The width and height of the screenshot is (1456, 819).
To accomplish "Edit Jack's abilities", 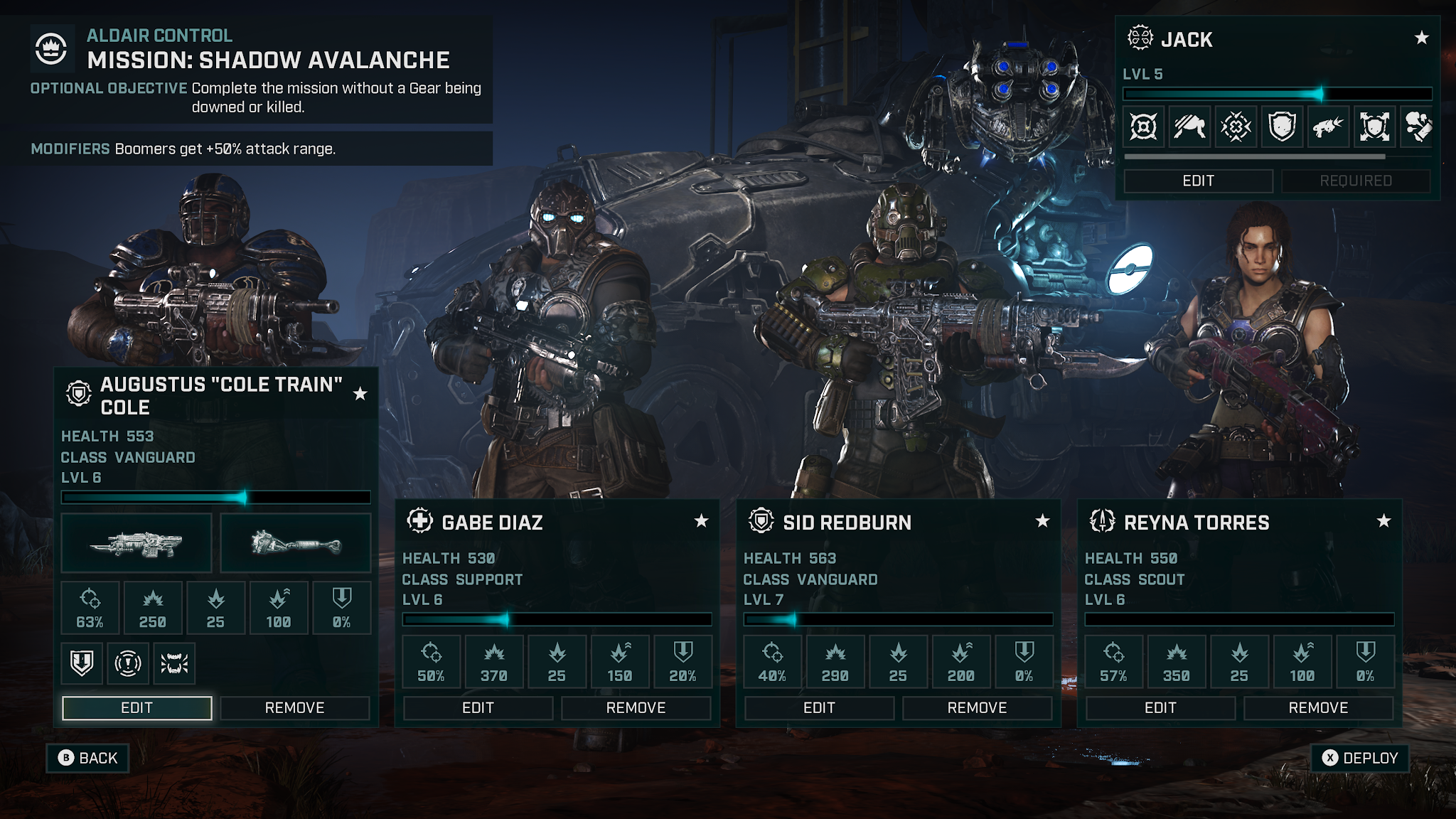I will coord(1198,181).
